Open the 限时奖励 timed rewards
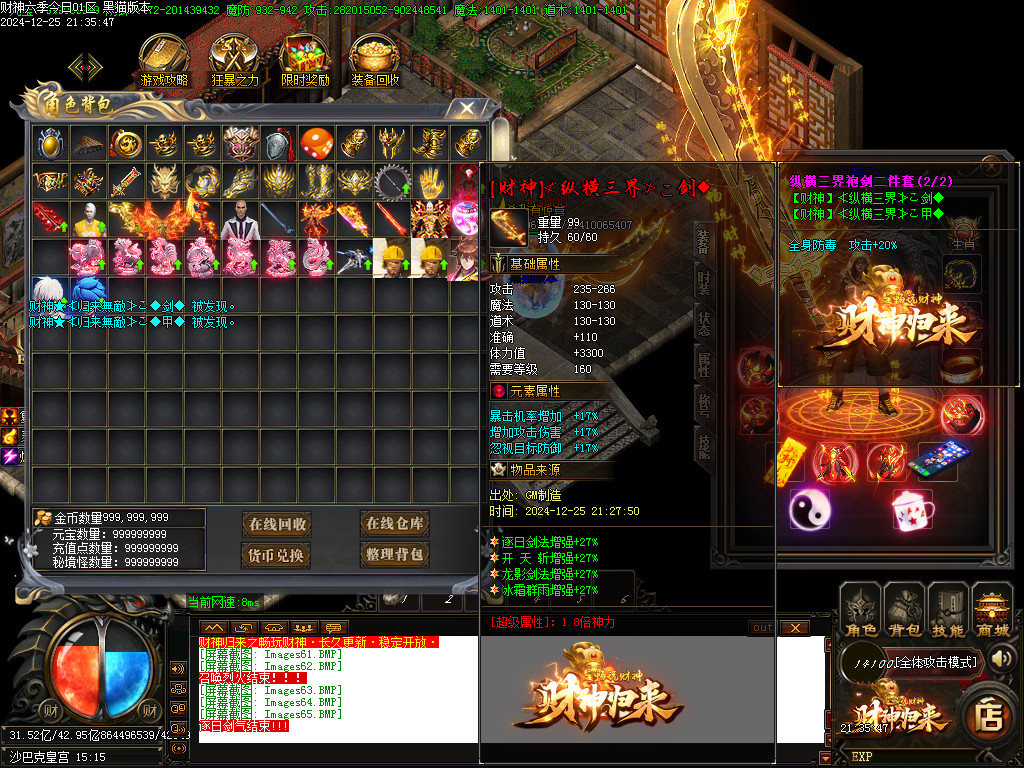This screenshot has width=1024, height=768. pyautogui.click(x=305, y=60)
